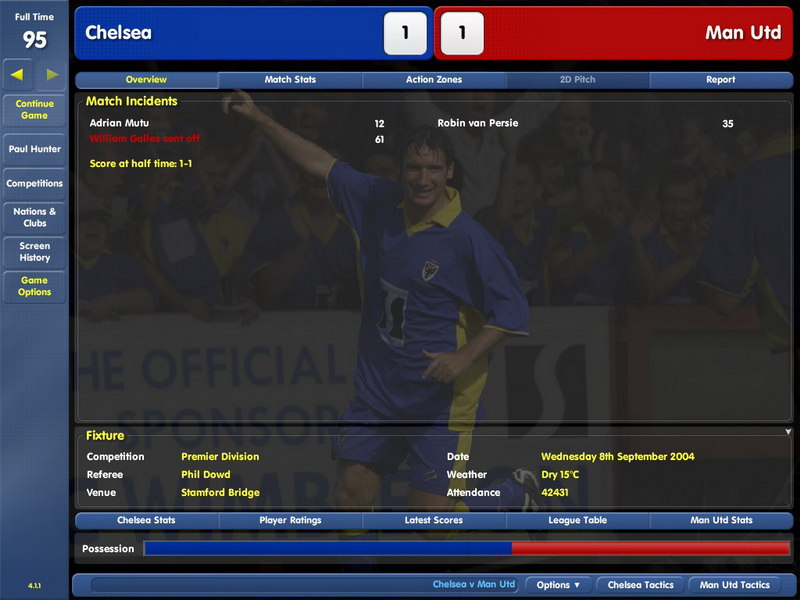Open the Paul Hunter manager menu
The width and height of the screenshot is (800, 600).
[34, 149]
